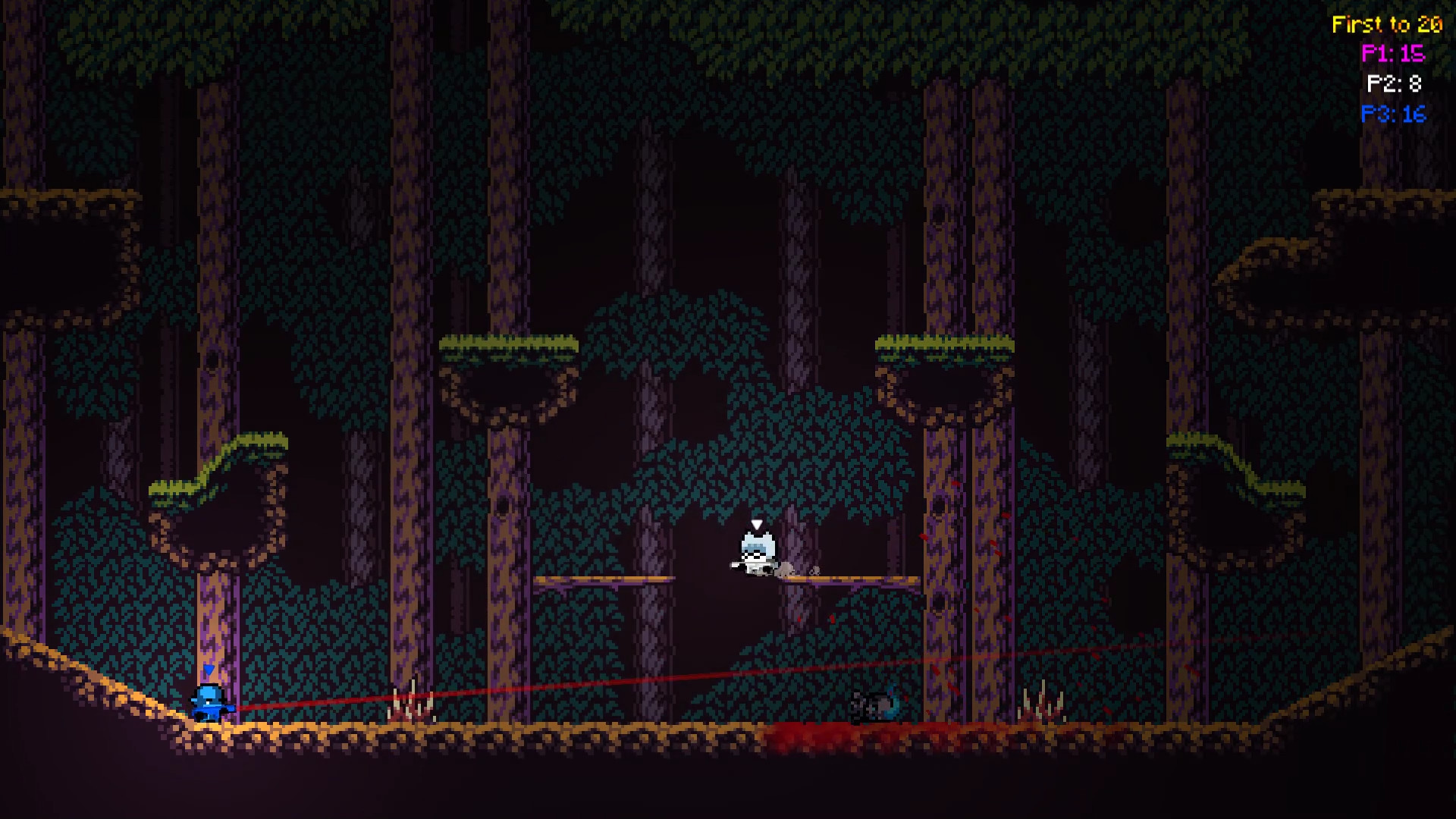Click the First to 20 header text
The height and width of the screenshot is (819, 1456).
pos(1388,23)
